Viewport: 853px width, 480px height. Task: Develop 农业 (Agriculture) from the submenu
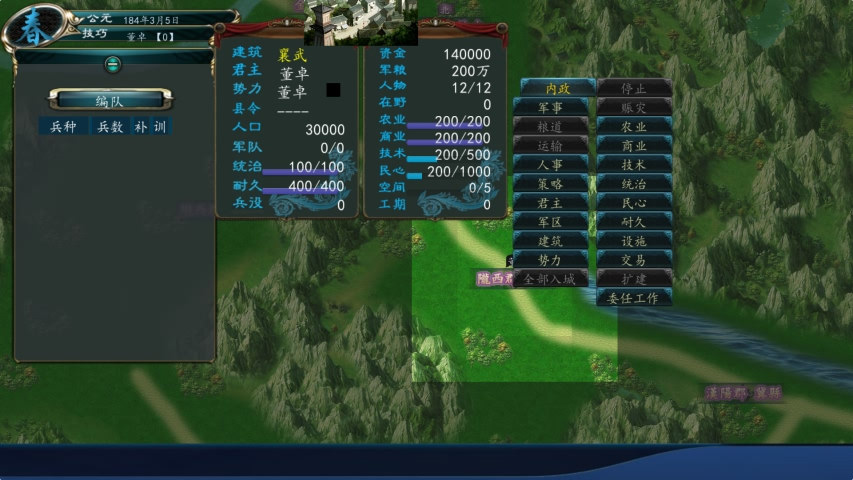coord(634,126)
